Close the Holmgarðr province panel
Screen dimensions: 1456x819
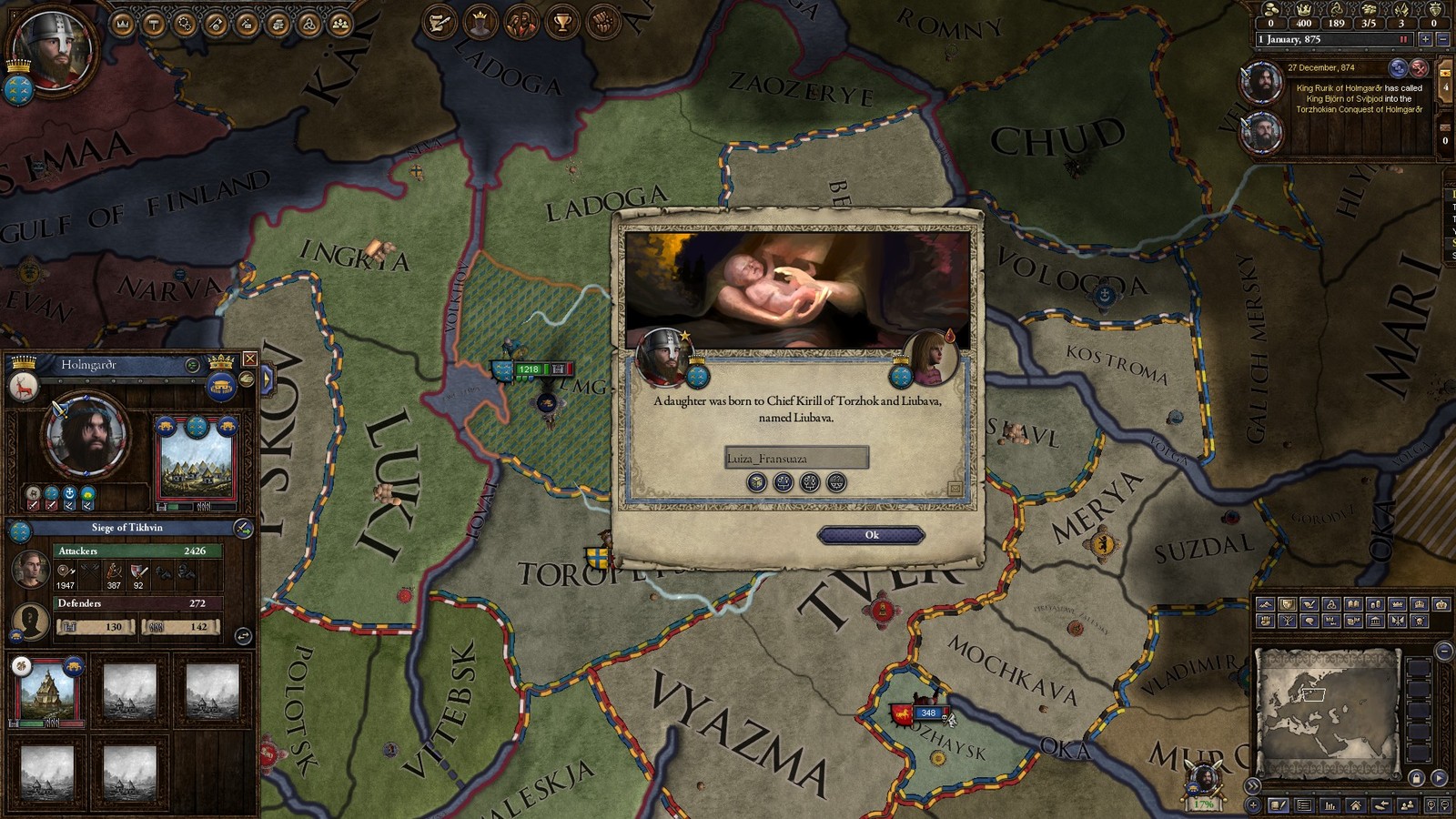(x=250, y=359)
